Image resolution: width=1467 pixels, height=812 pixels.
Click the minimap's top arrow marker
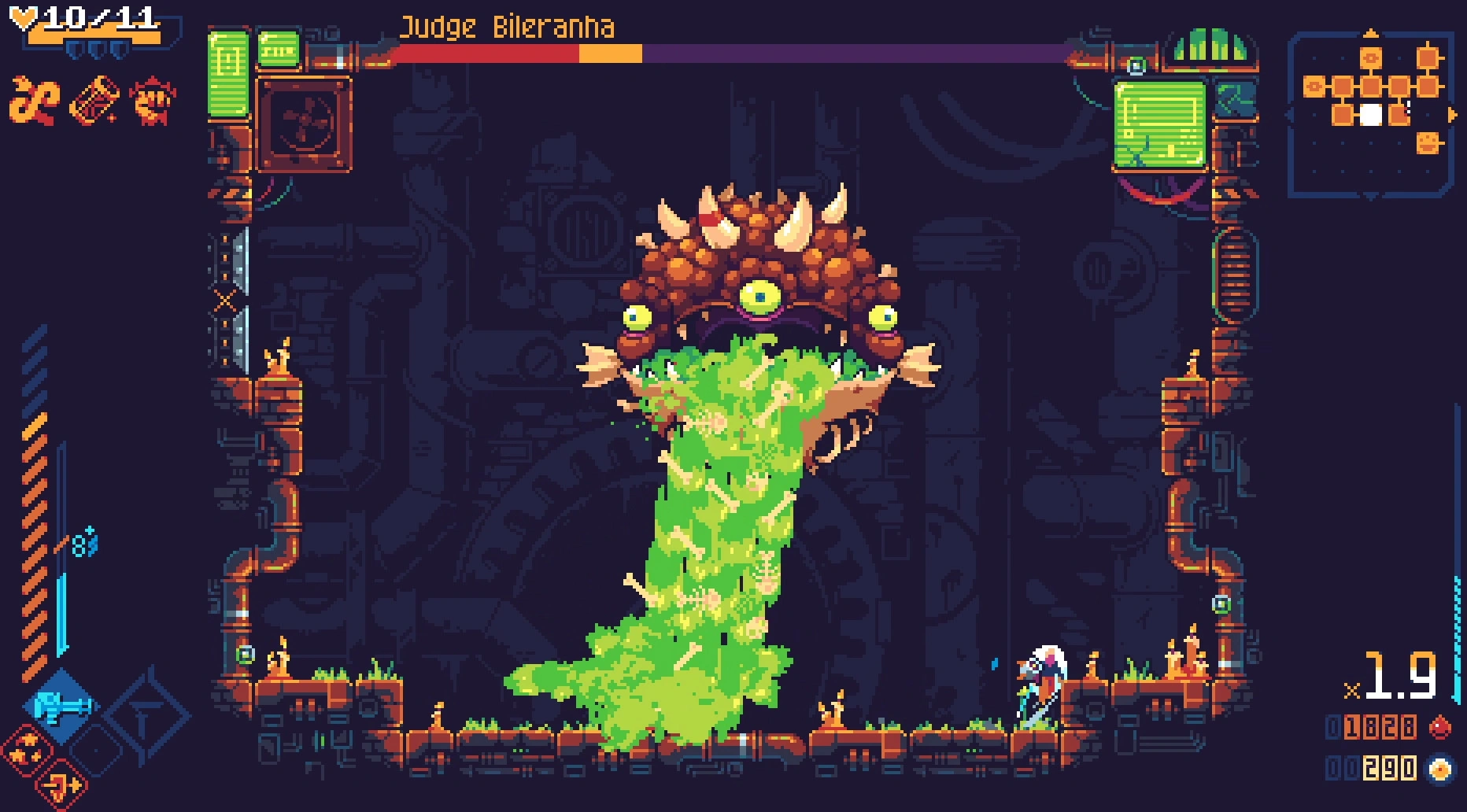(1371, 33)
